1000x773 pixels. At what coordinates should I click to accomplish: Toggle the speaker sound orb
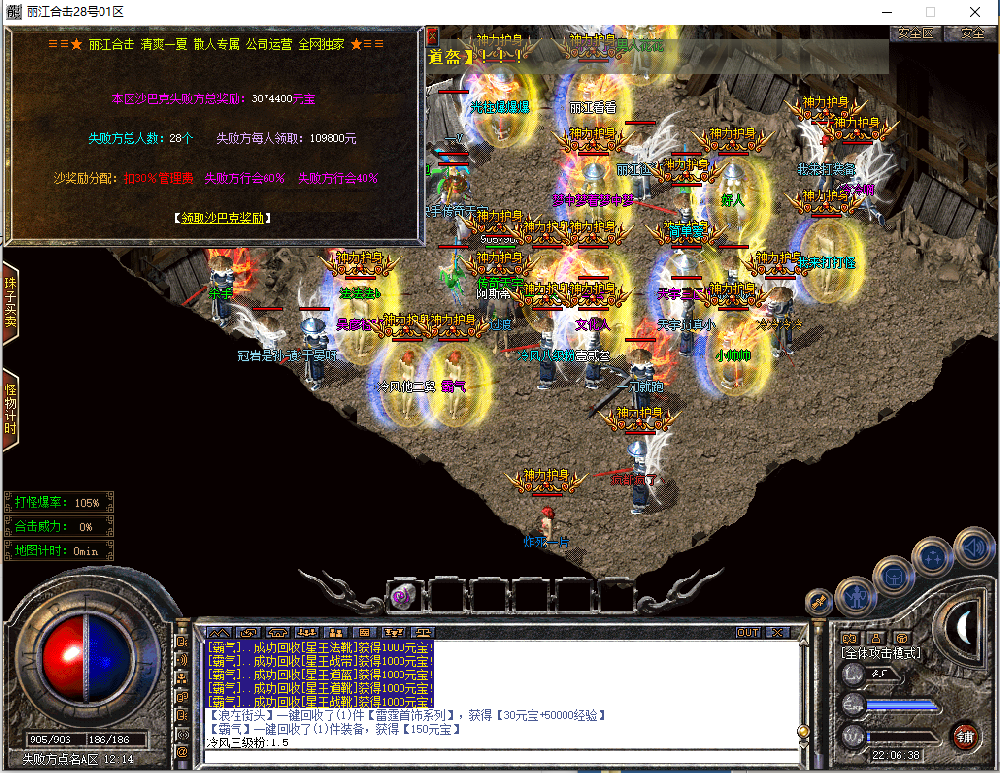pos(974,549)
